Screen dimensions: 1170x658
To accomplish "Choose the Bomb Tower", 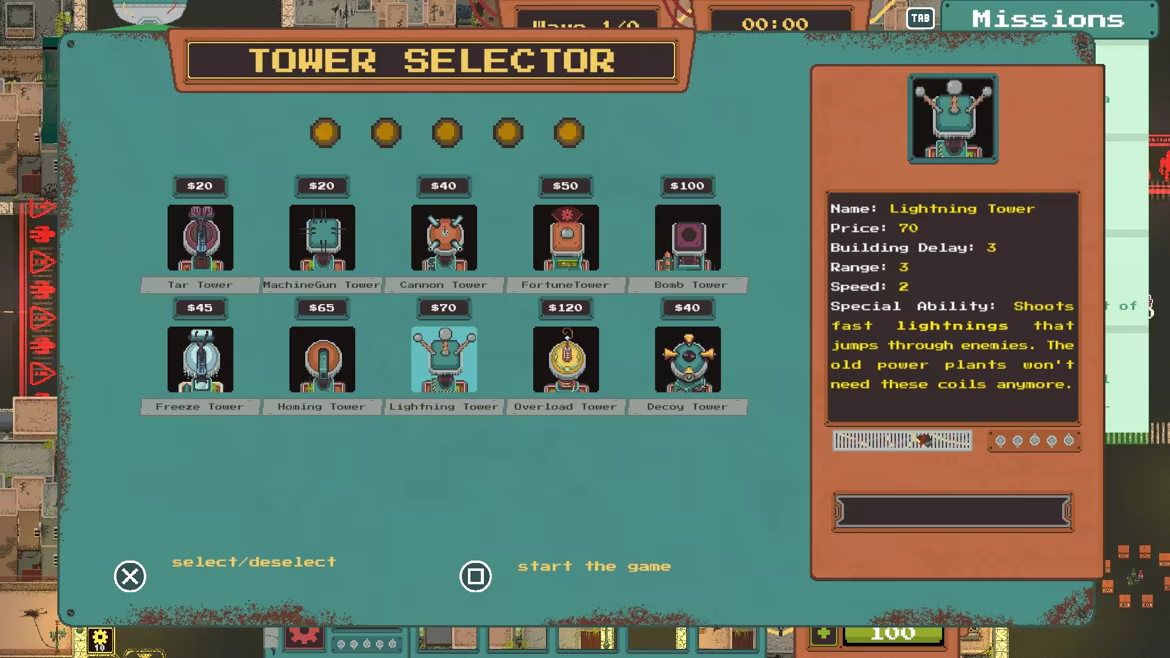I will (x=688, y=238).
